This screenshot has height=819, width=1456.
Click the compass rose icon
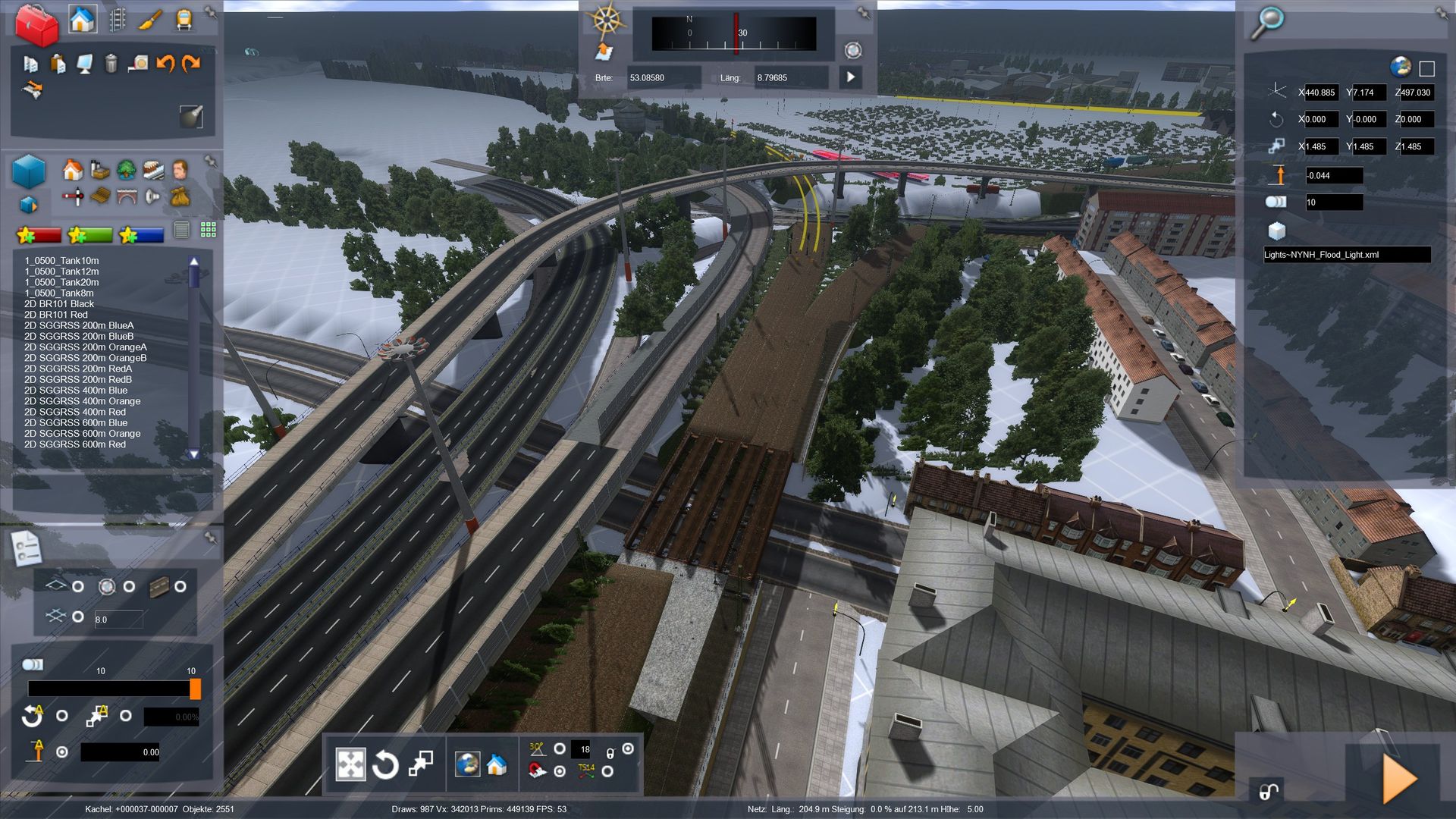(605, 20)
